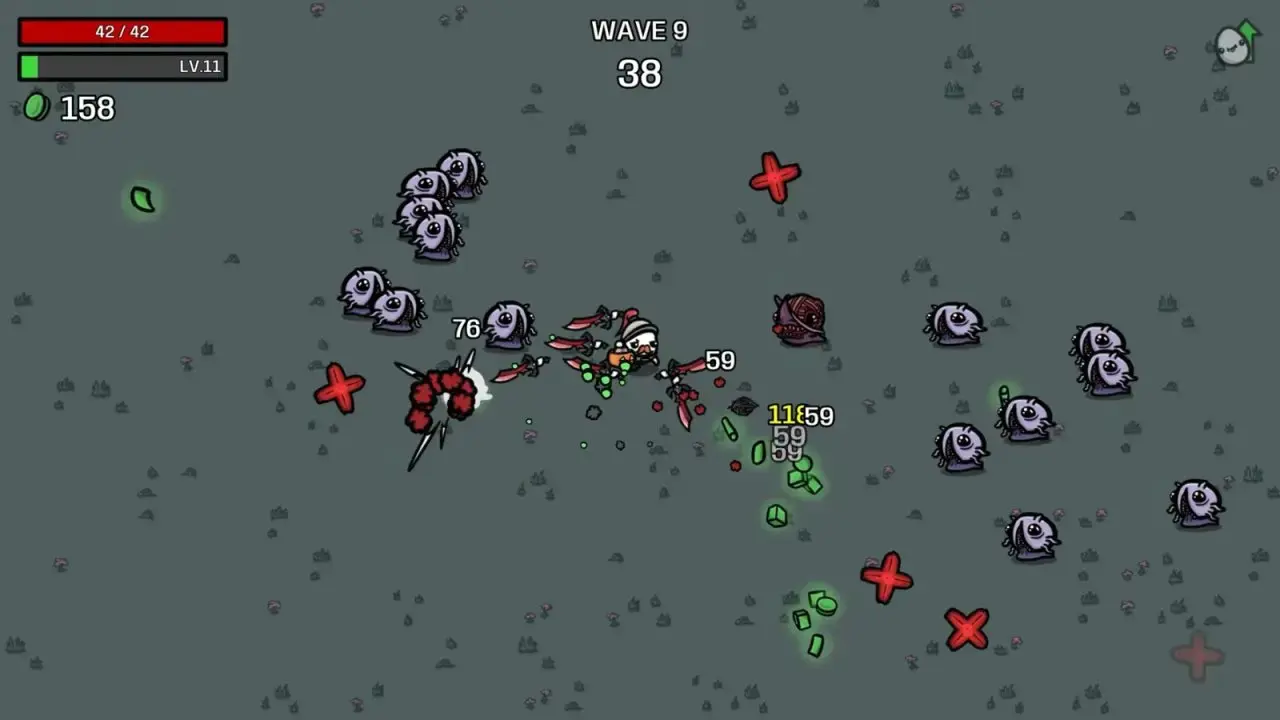This screenshot has height=720, width=1280.
Task: Click the LV.11 experience bar
Action: (122, 67)
